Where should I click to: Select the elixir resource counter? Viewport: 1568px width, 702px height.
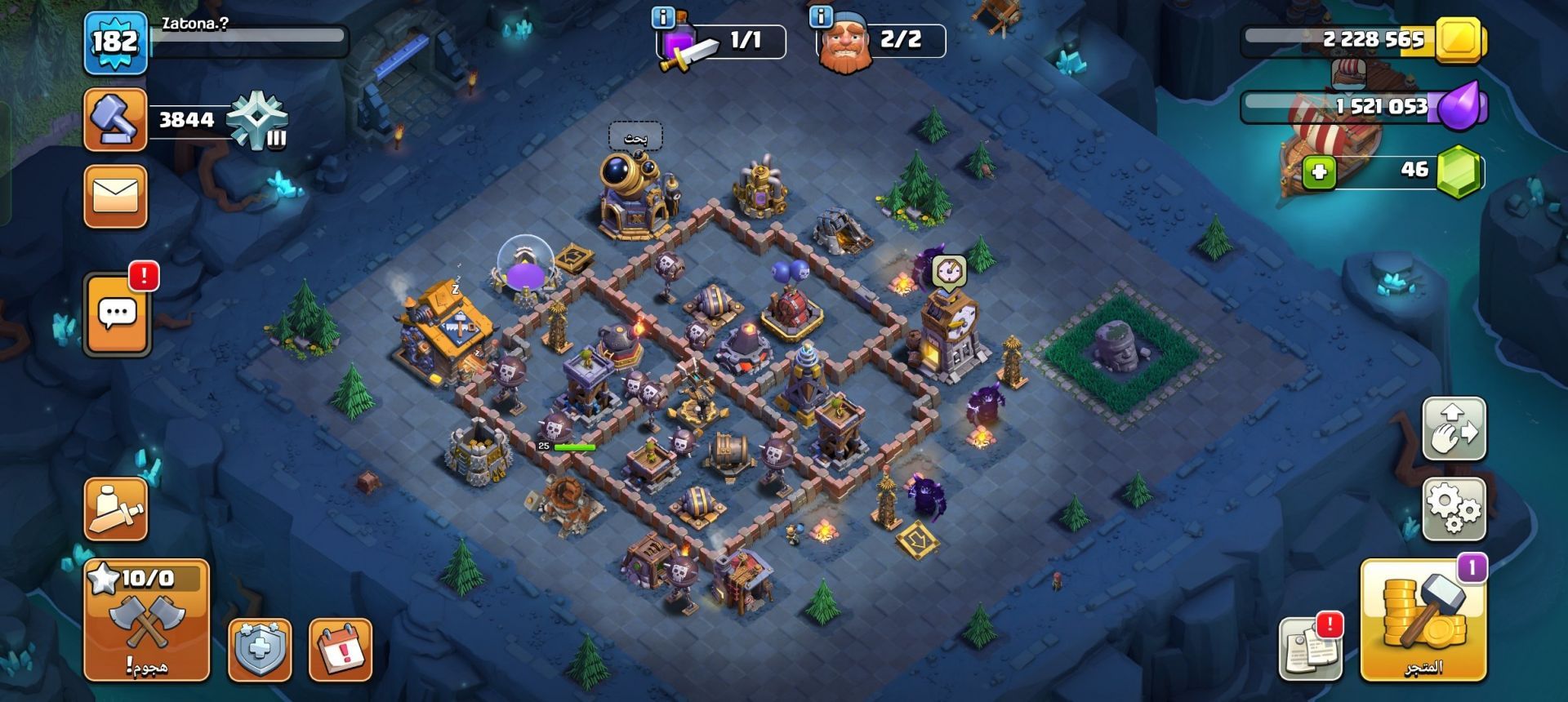tap(1362, 106)
